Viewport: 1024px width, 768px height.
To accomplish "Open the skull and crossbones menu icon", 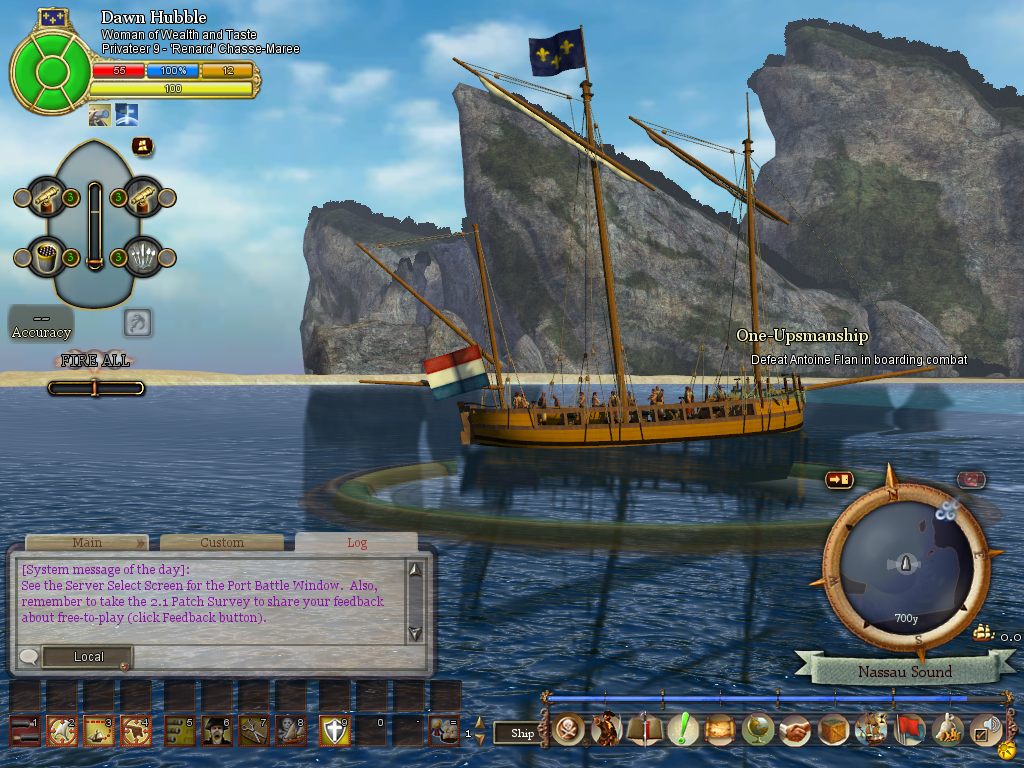I will (569, 730).
